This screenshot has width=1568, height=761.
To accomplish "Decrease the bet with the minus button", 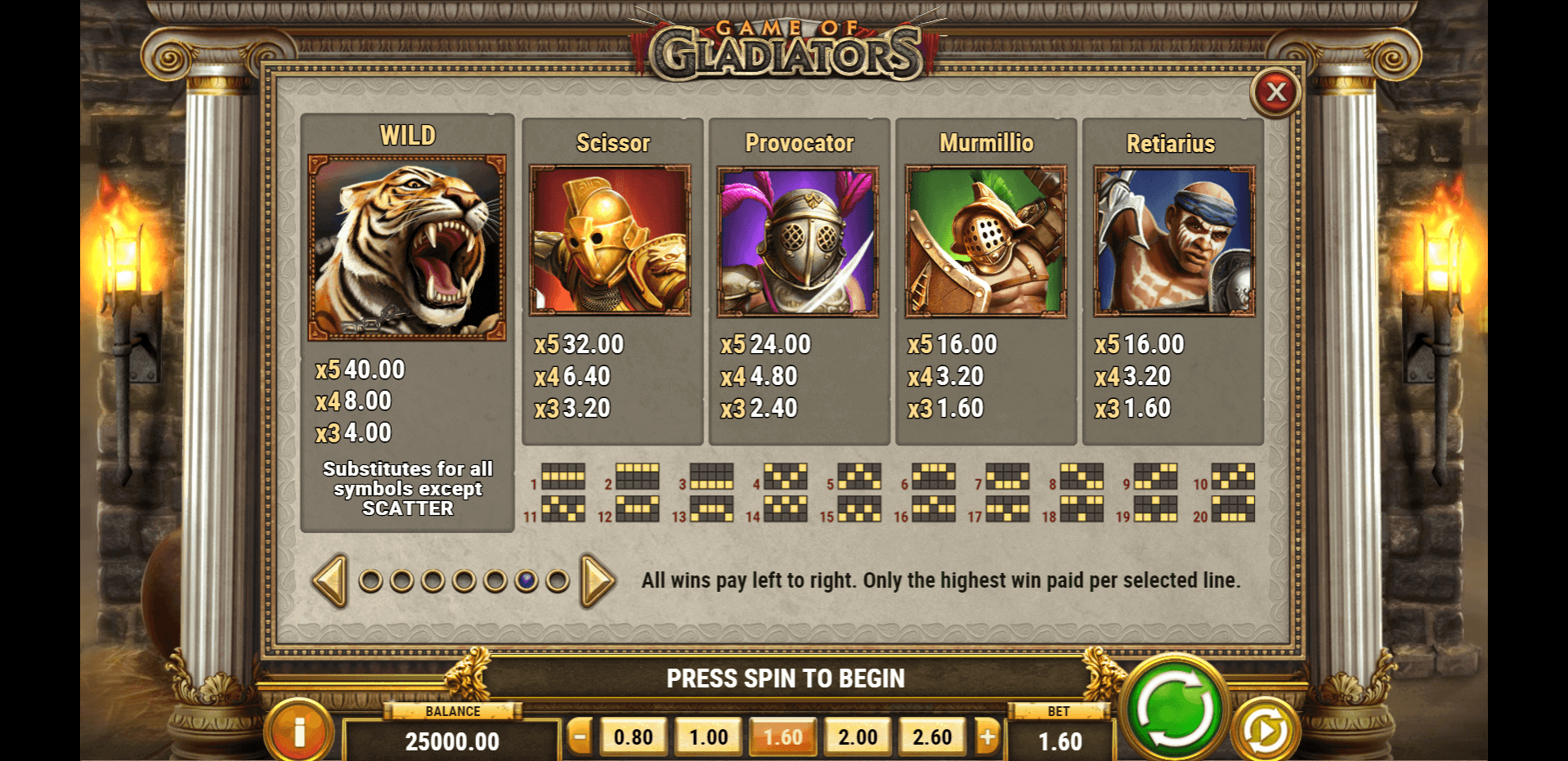I will (580, 737).
